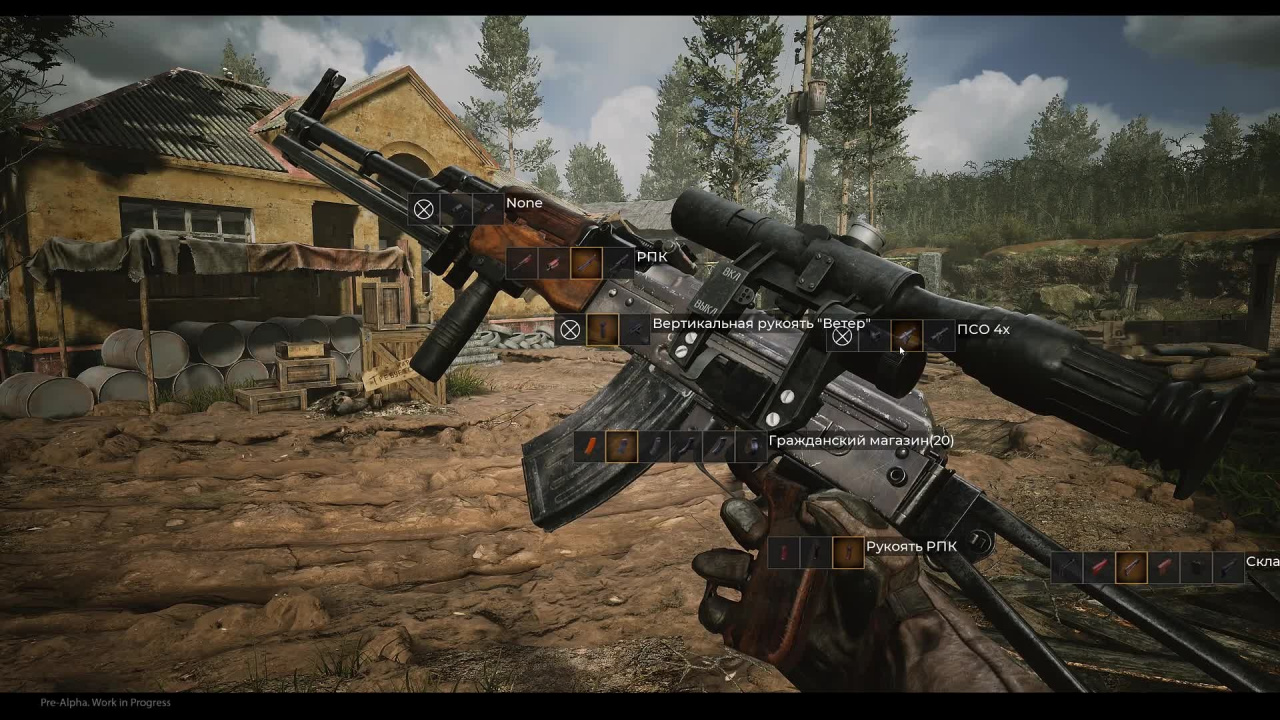Select the highlighted Рукоять РПК grip icon
Viewport: 1280px width, 720px height.
[848, 552]
